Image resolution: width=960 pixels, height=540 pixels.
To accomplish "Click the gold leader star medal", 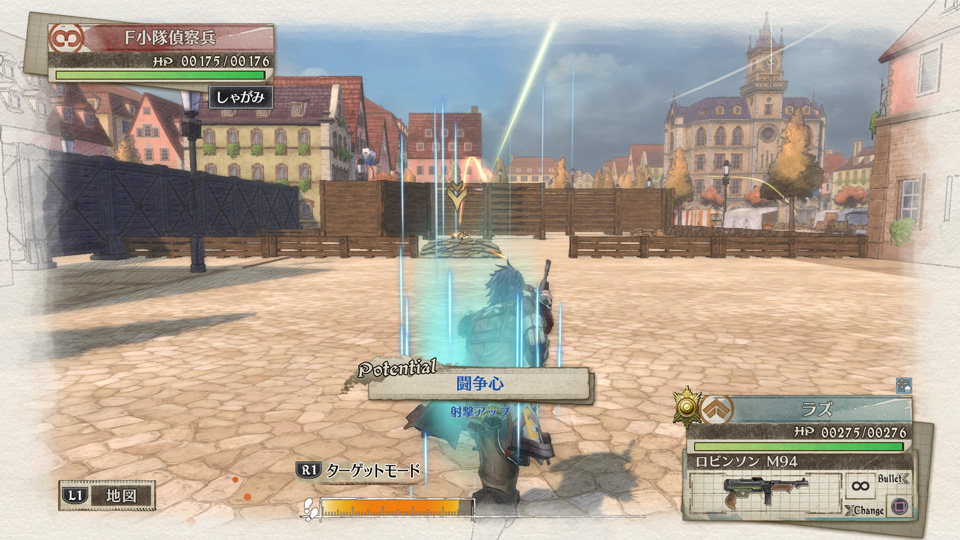I will pyautogui.click(x=688, y=407).
